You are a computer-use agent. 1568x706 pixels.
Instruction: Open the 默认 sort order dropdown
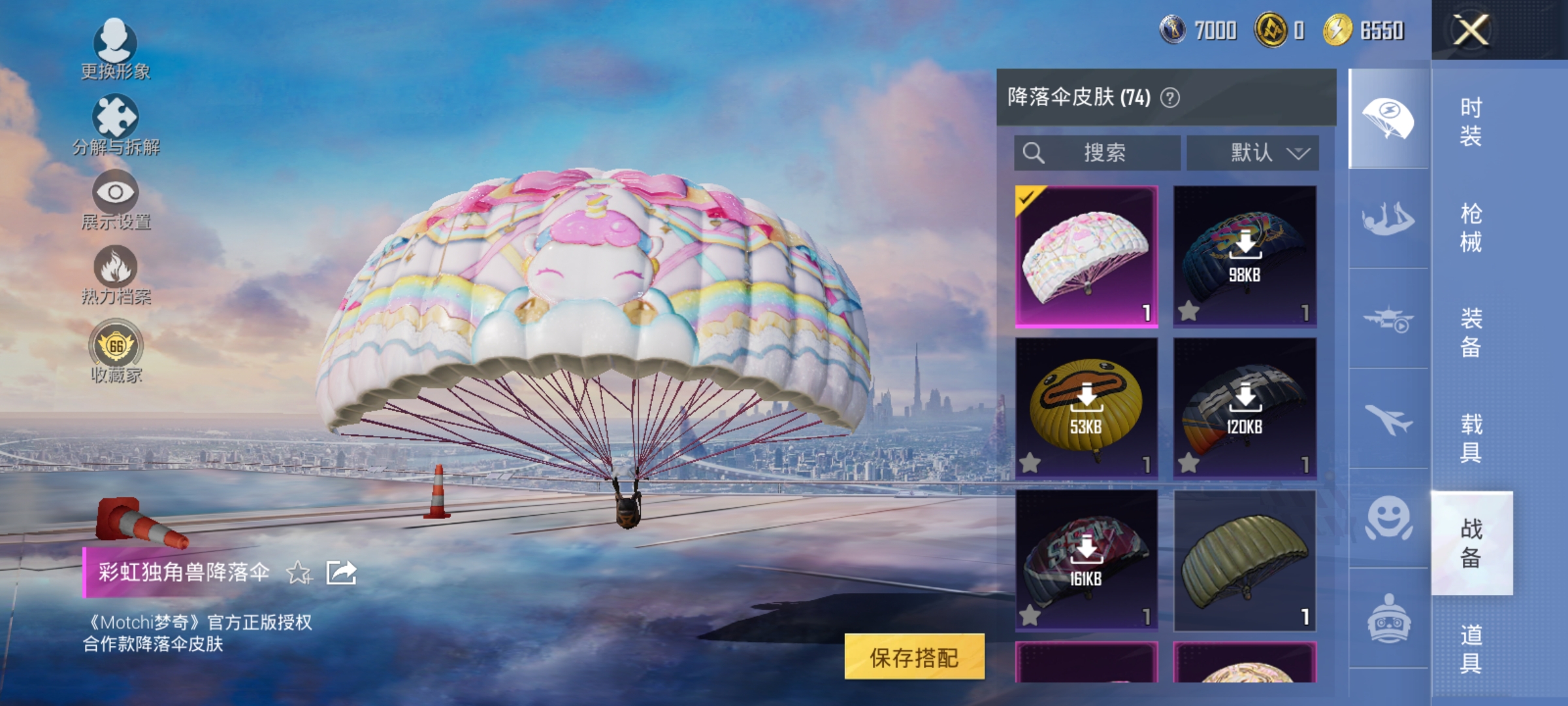[1251, 154]
